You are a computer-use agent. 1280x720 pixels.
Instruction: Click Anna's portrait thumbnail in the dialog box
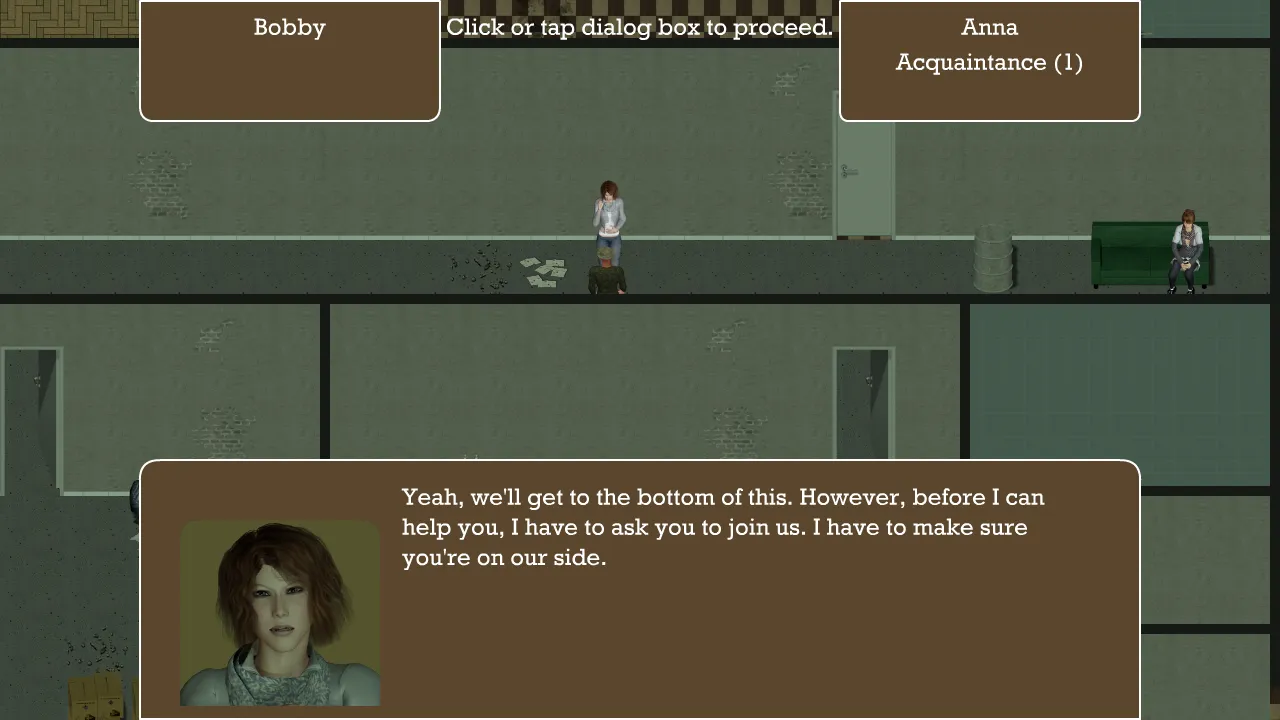click(280, 613)
